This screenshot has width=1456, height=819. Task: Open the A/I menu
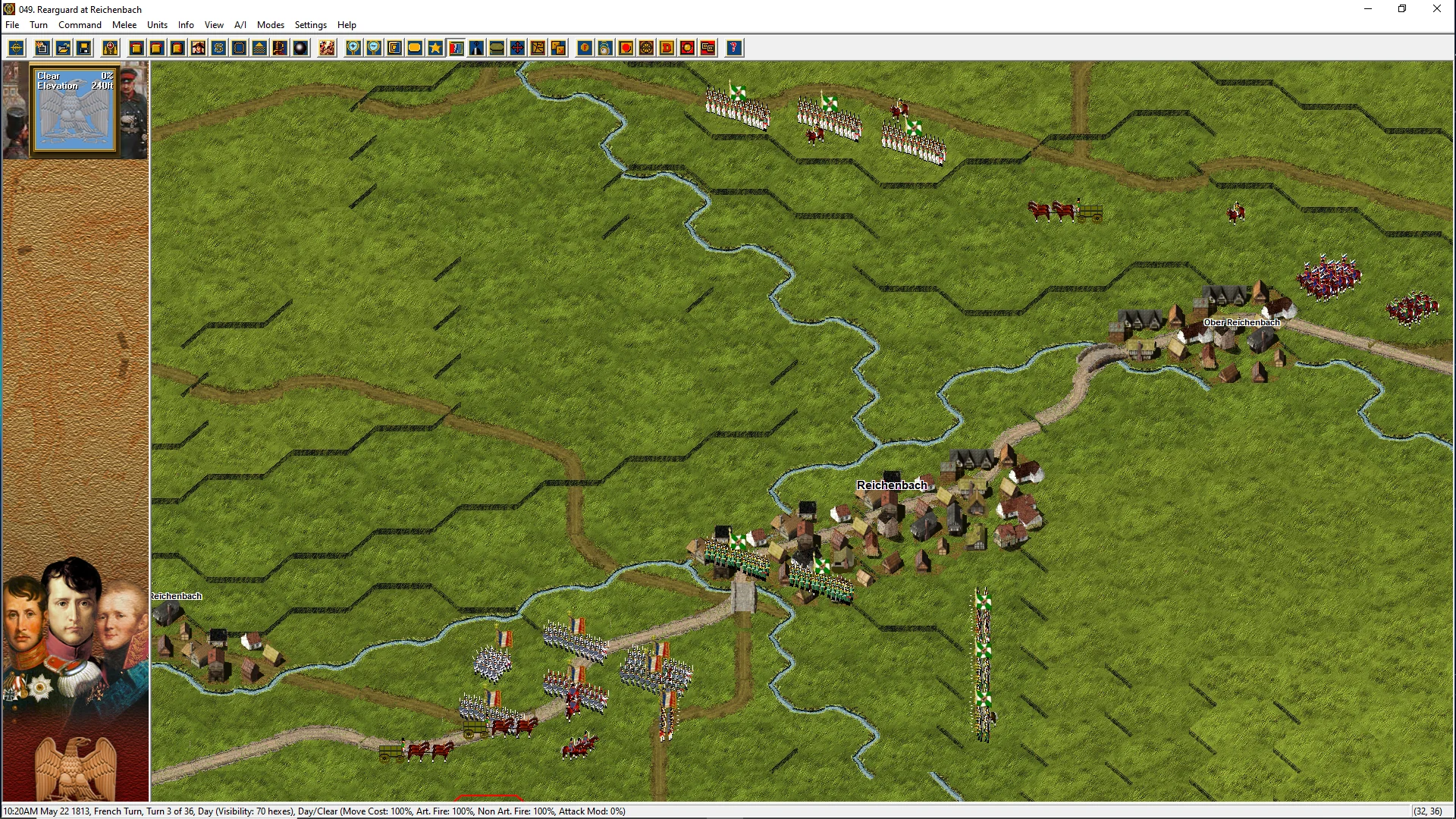[x=240, y=25]
